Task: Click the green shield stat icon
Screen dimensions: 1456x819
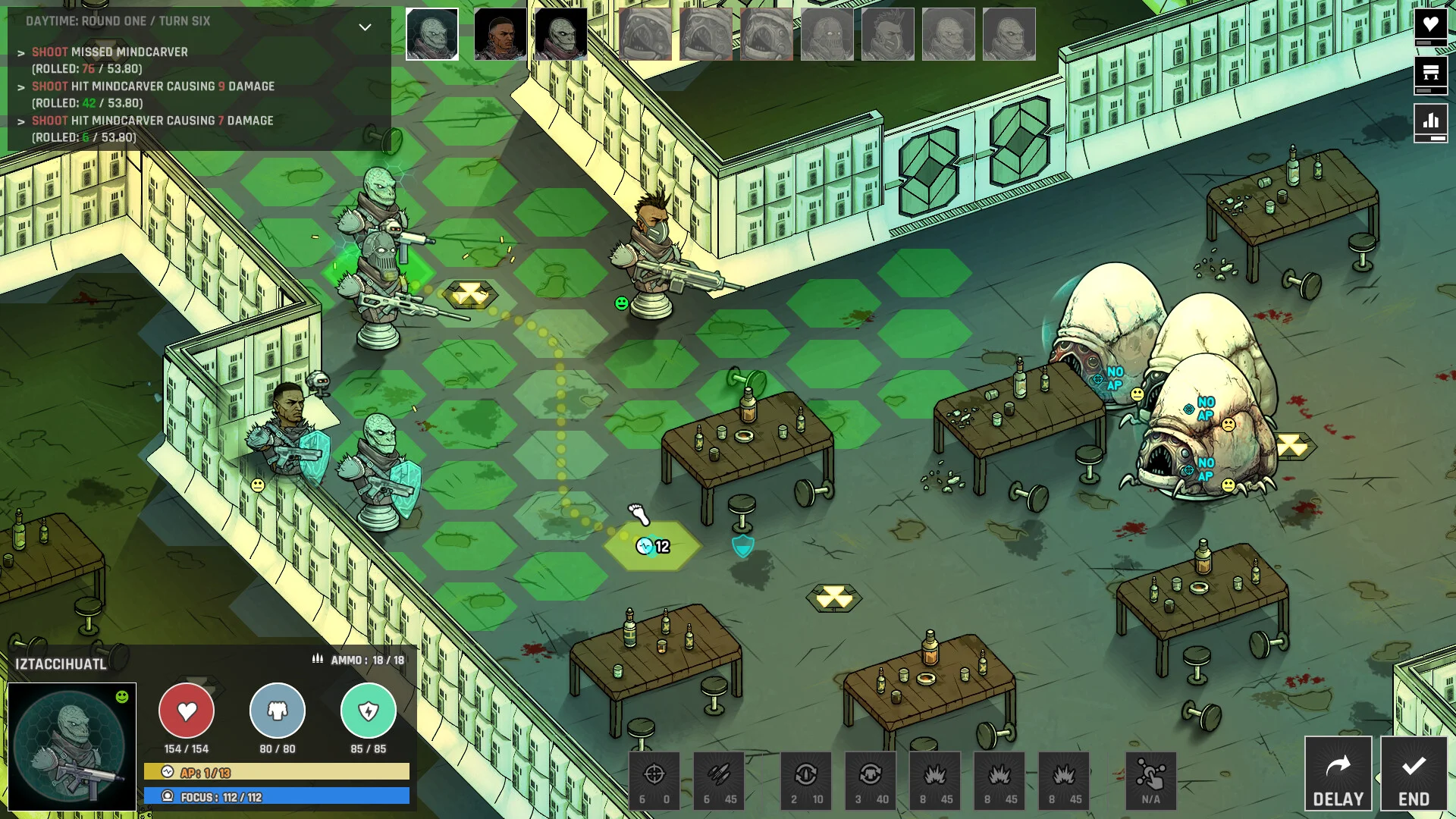Action: tap(369, 711)
